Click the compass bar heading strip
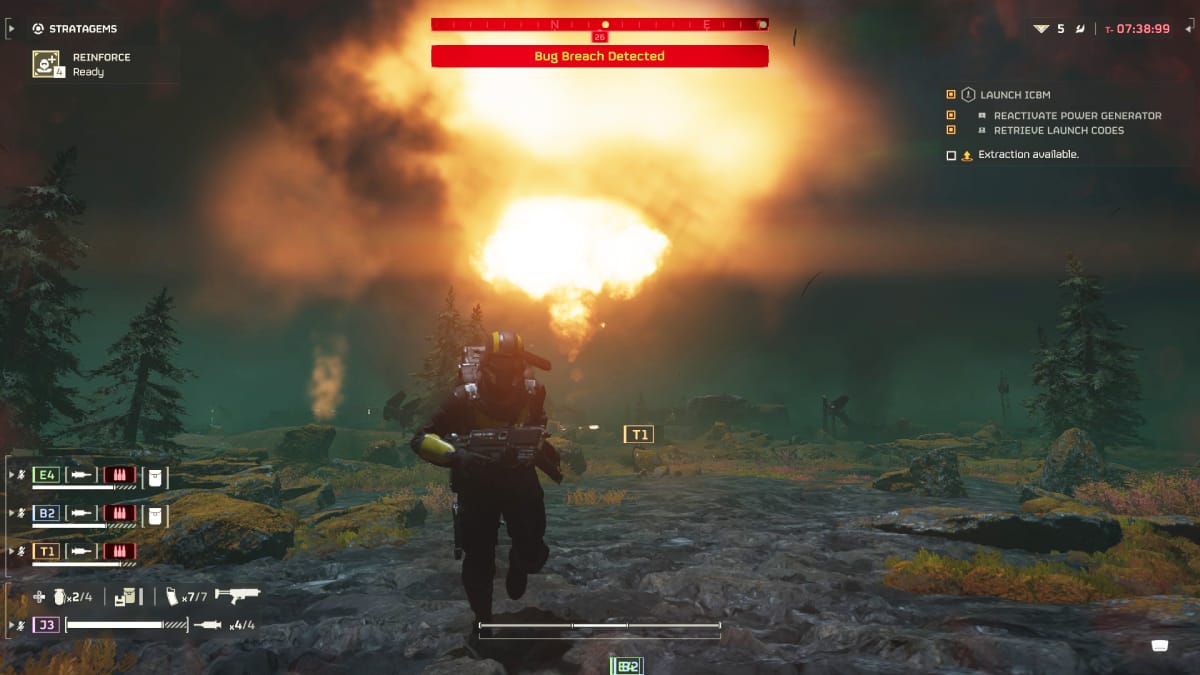Viewport: 1200px width, 675px height. click(599, 24)
